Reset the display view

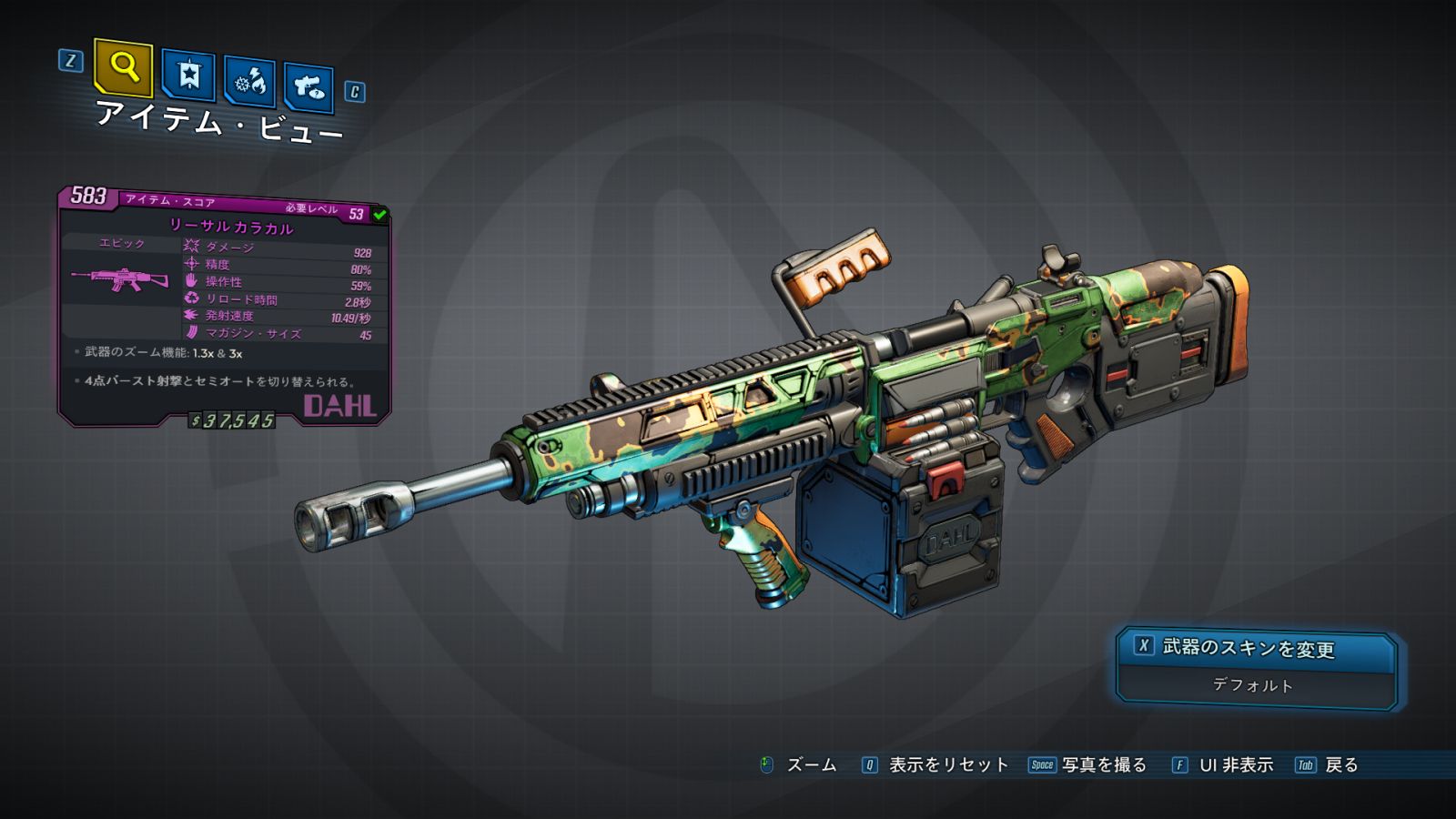coord(935,765)
